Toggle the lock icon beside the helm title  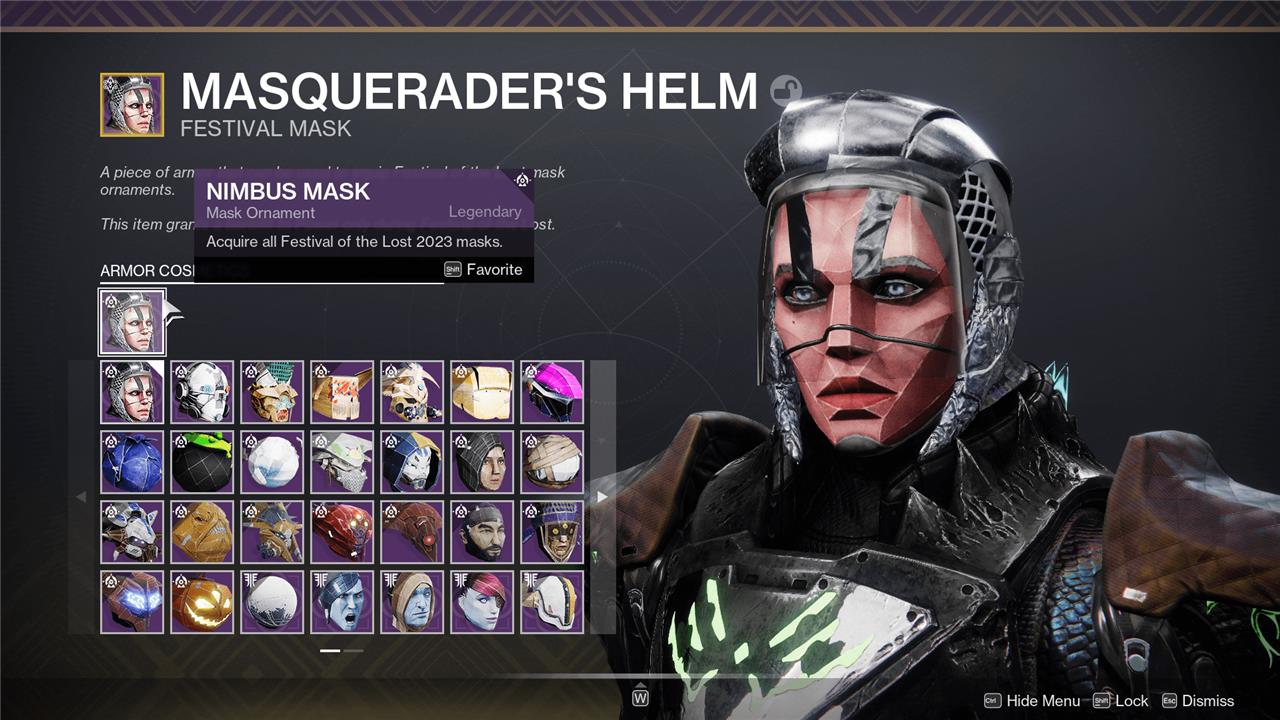tap(786, 92)
